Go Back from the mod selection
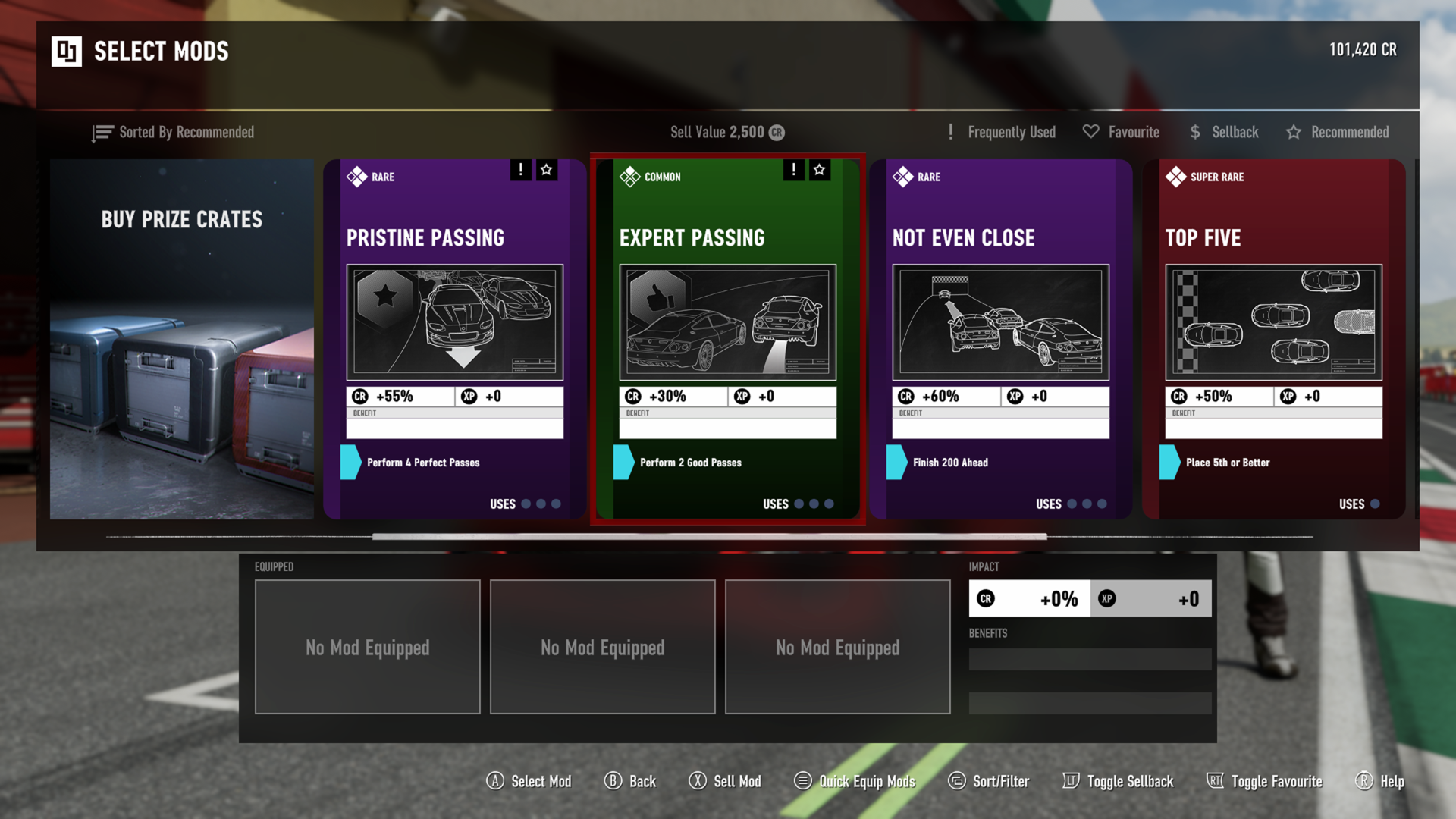1456x819 pixels. click(x=630, y=781)
